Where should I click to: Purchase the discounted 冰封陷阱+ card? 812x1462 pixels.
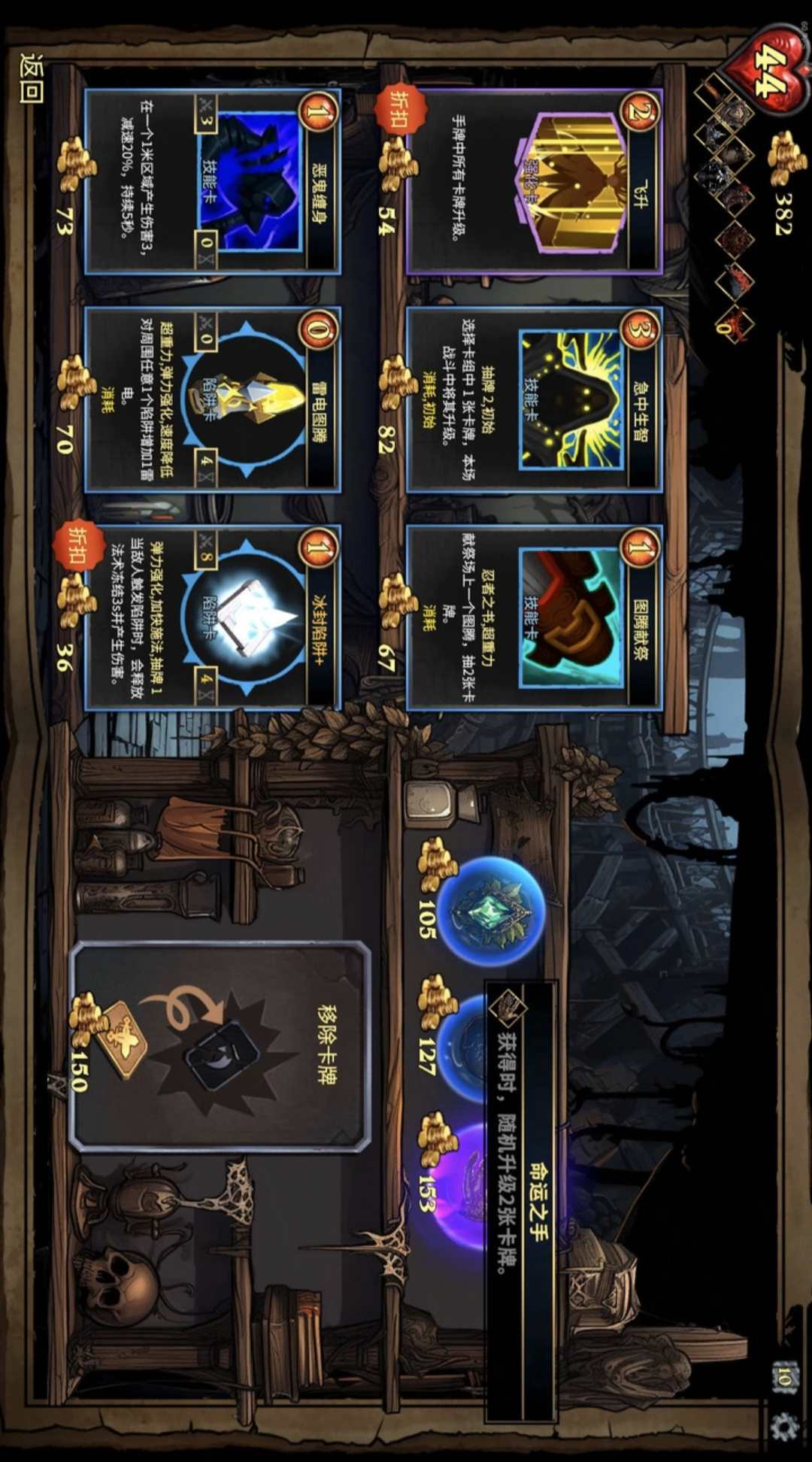coord(212,617)
